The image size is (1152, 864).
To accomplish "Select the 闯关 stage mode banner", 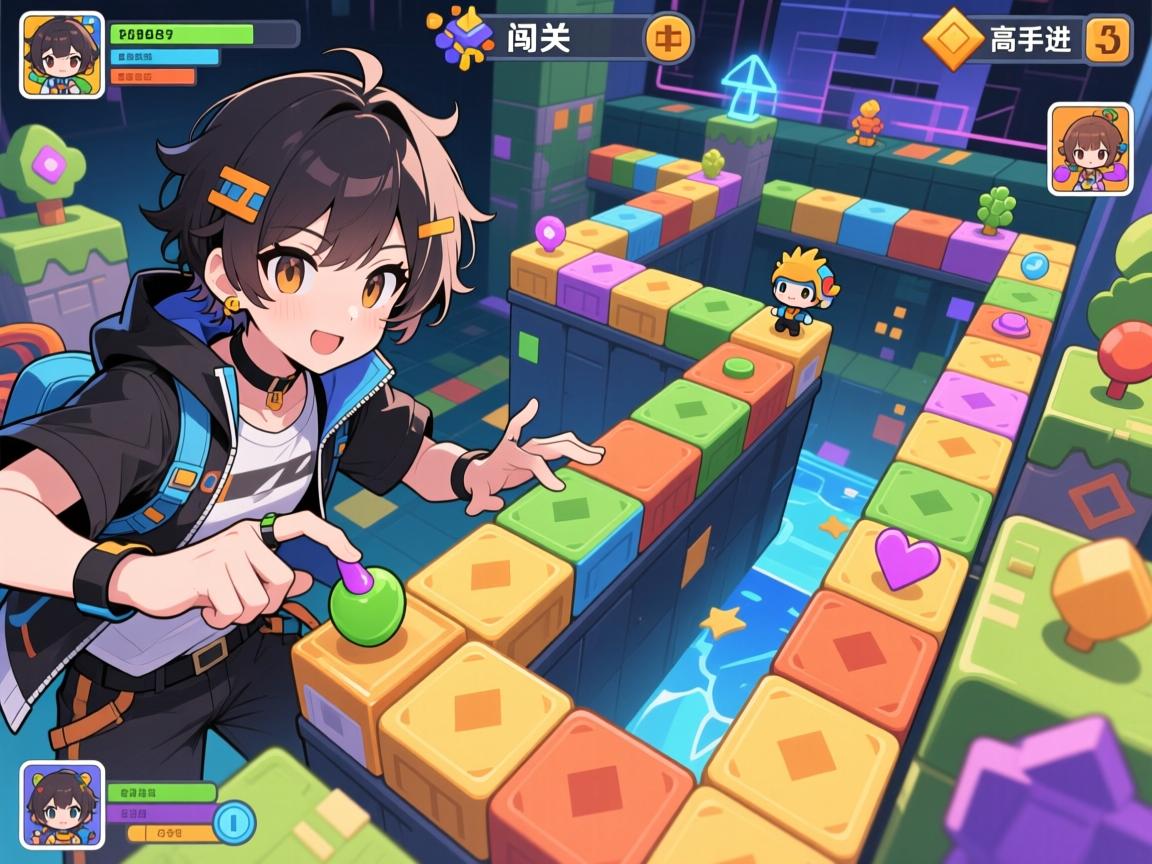I will click(x=540, y=39).
